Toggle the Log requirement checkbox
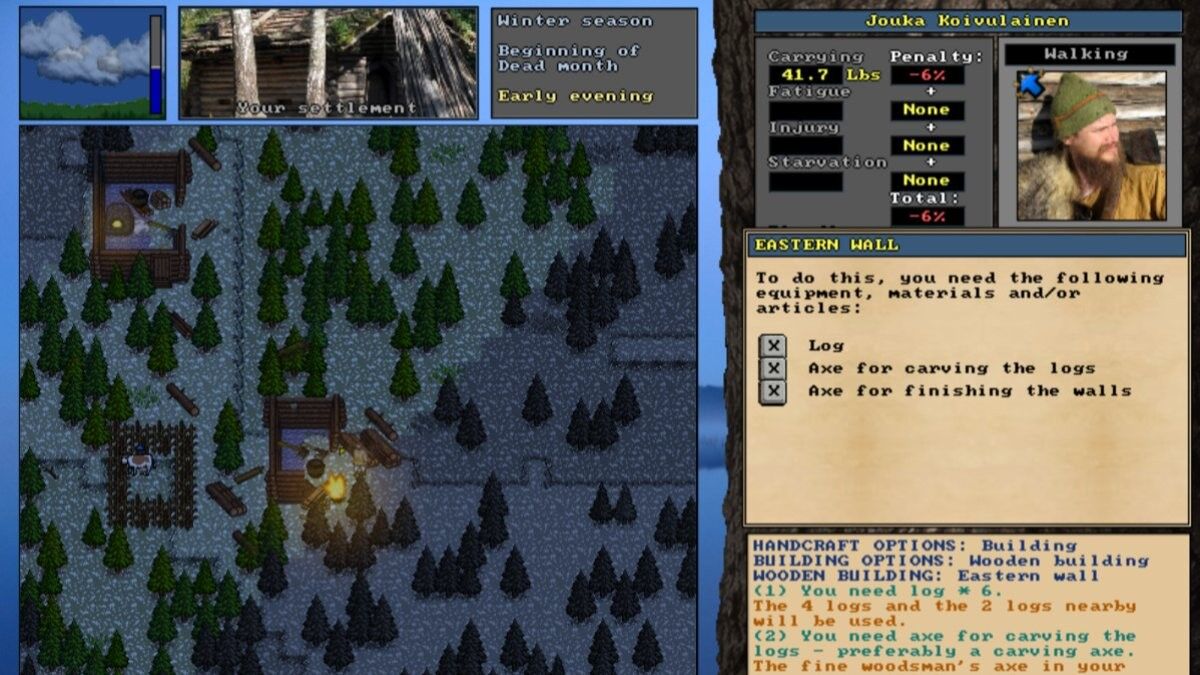 coord(772,346)
